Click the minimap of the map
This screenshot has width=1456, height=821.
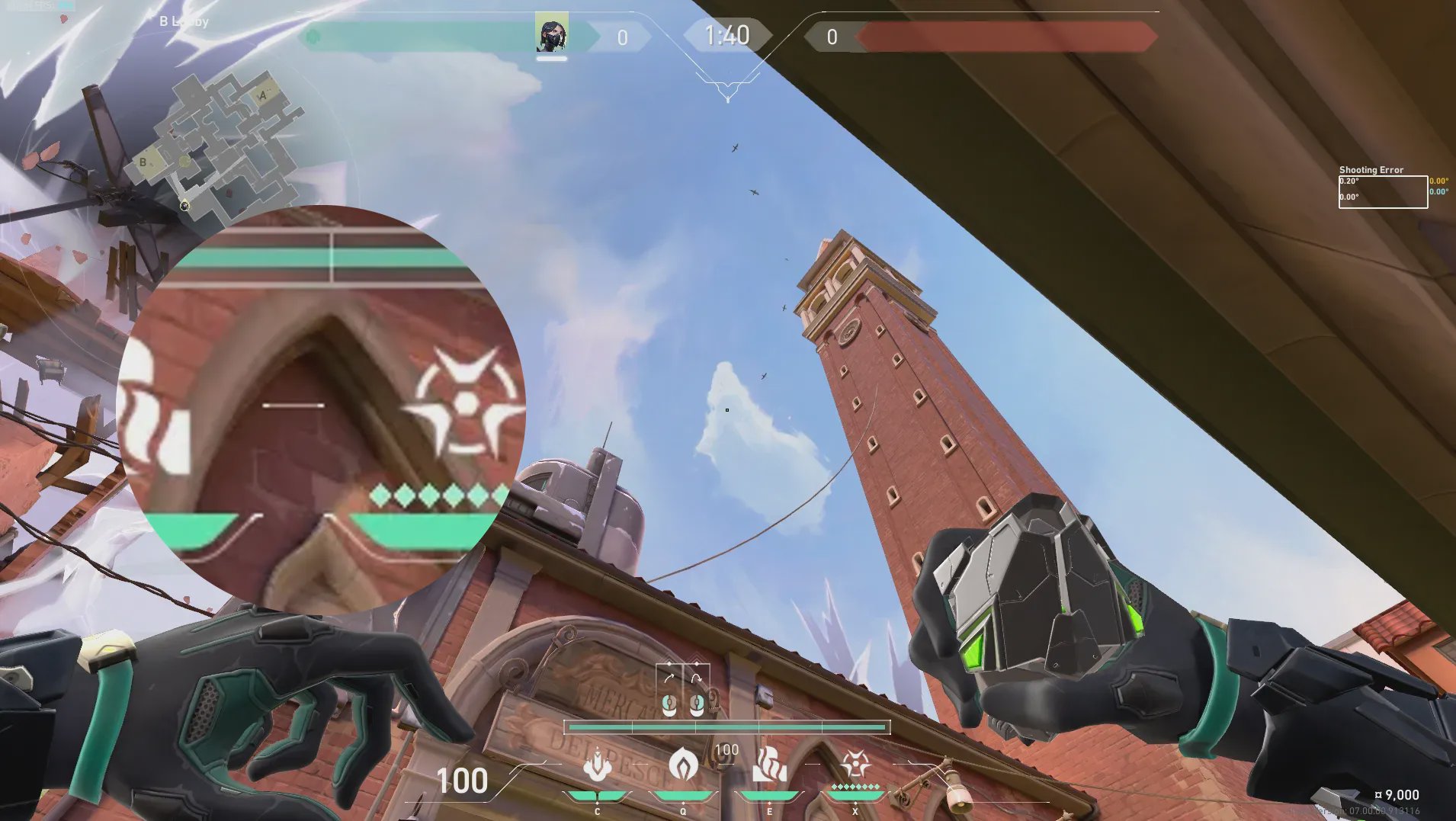tap(221, 141)
